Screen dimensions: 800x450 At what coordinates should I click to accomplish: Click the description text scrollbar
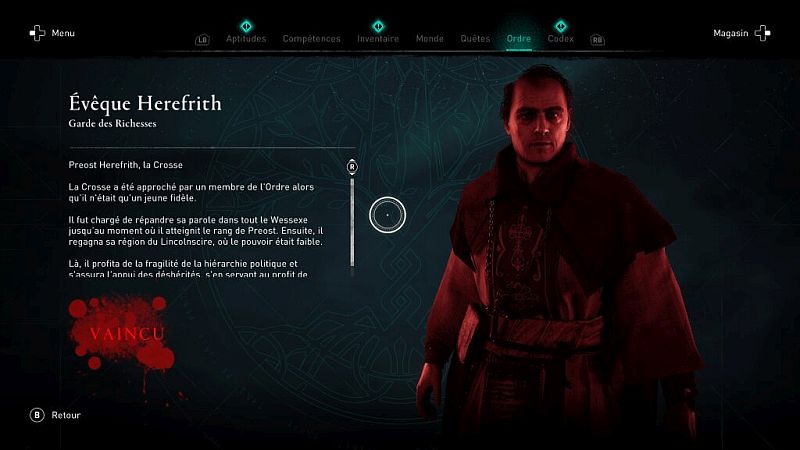tap(352, 220)
